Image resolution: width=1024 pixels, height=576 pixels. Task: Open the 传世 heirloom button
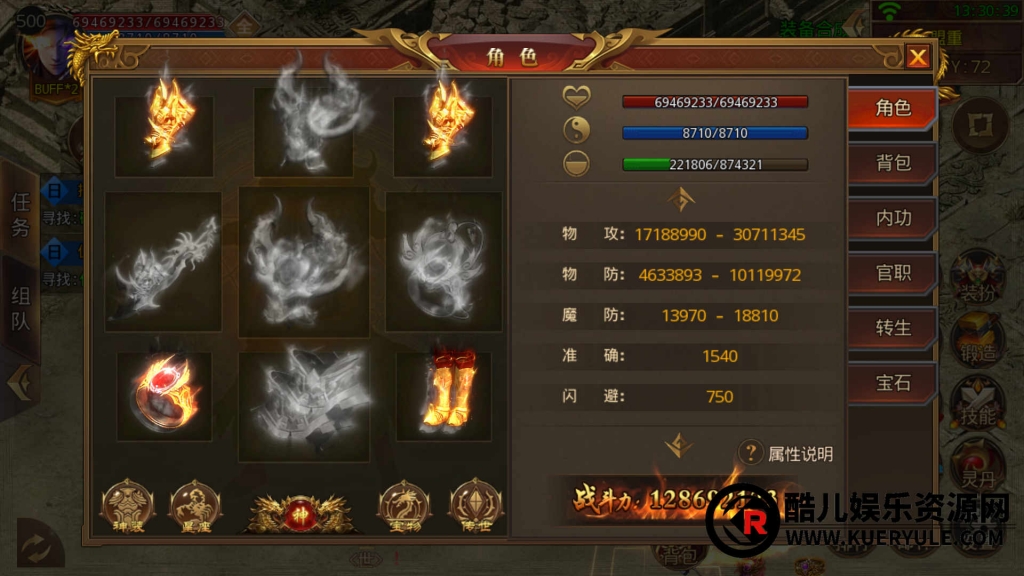(474, 507)
